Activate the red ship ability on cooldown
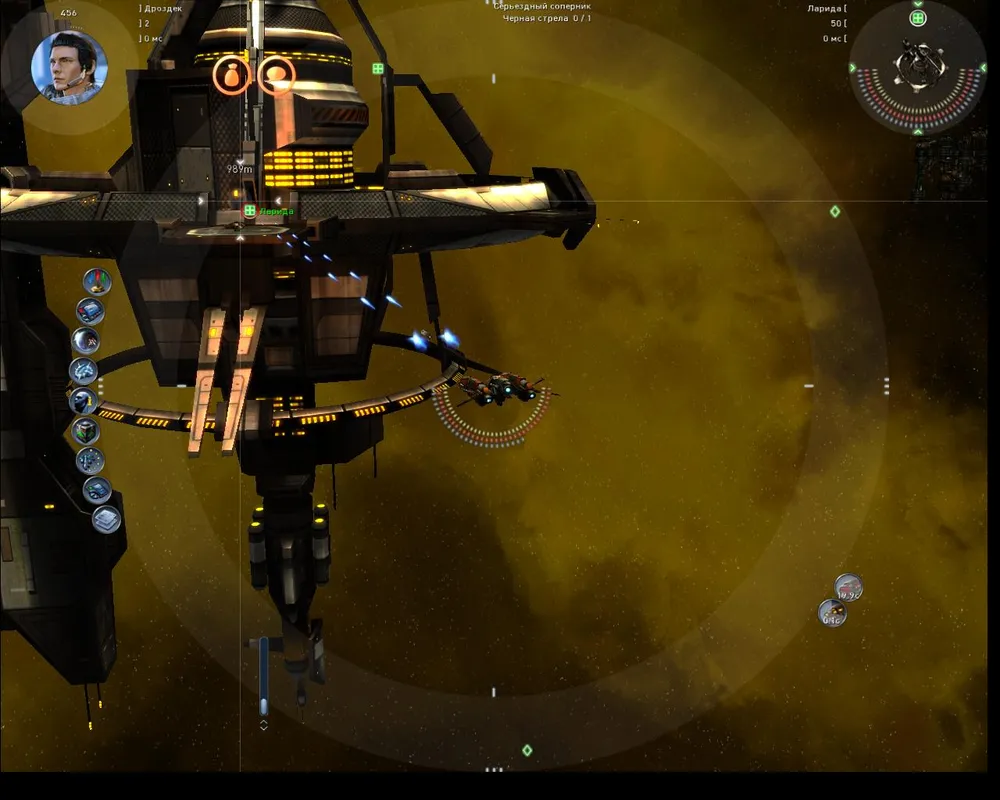The image size is (1000, 800). (x=848, y=588)
